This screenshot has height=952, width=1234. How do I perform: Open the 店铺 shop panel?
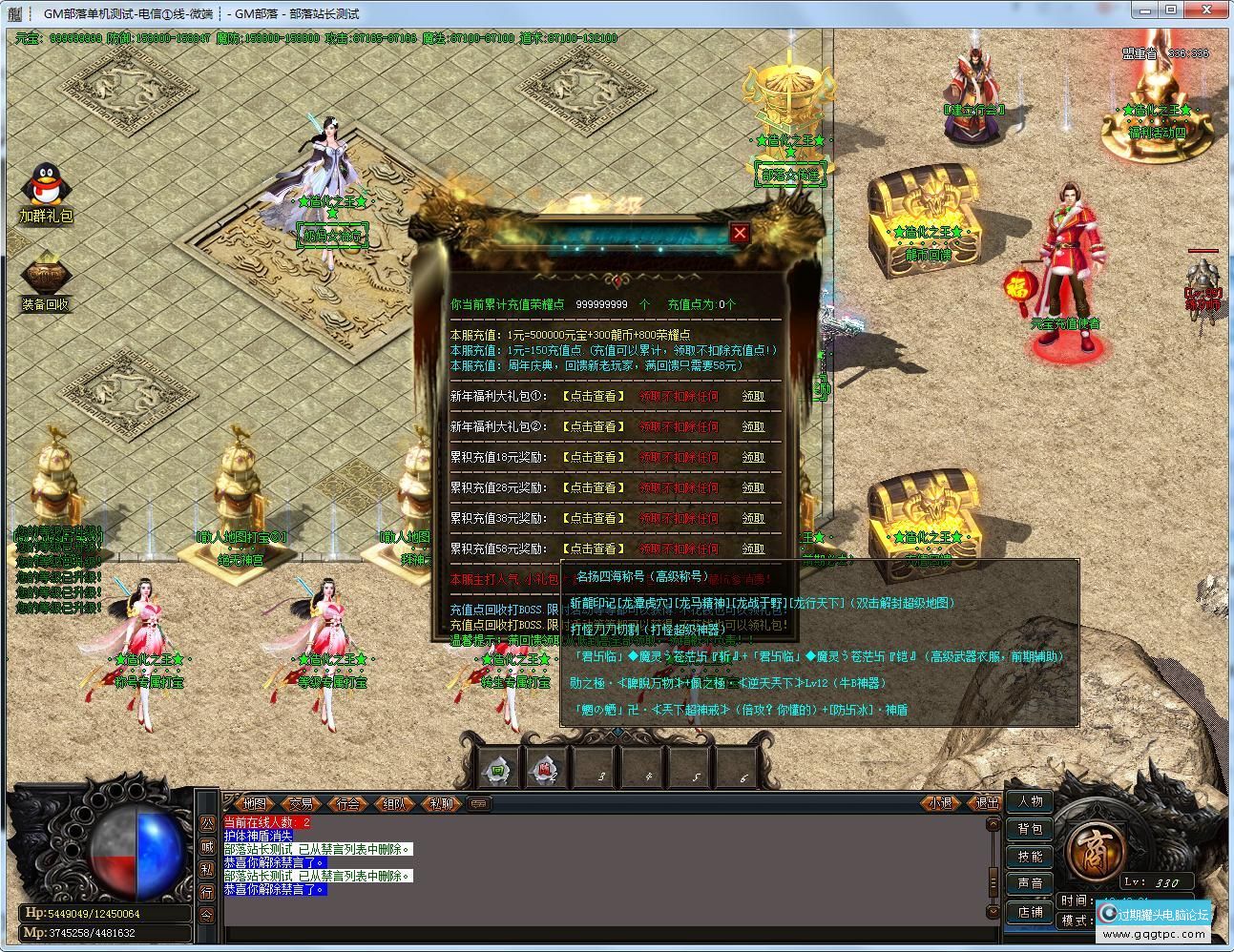(1030, 911)
